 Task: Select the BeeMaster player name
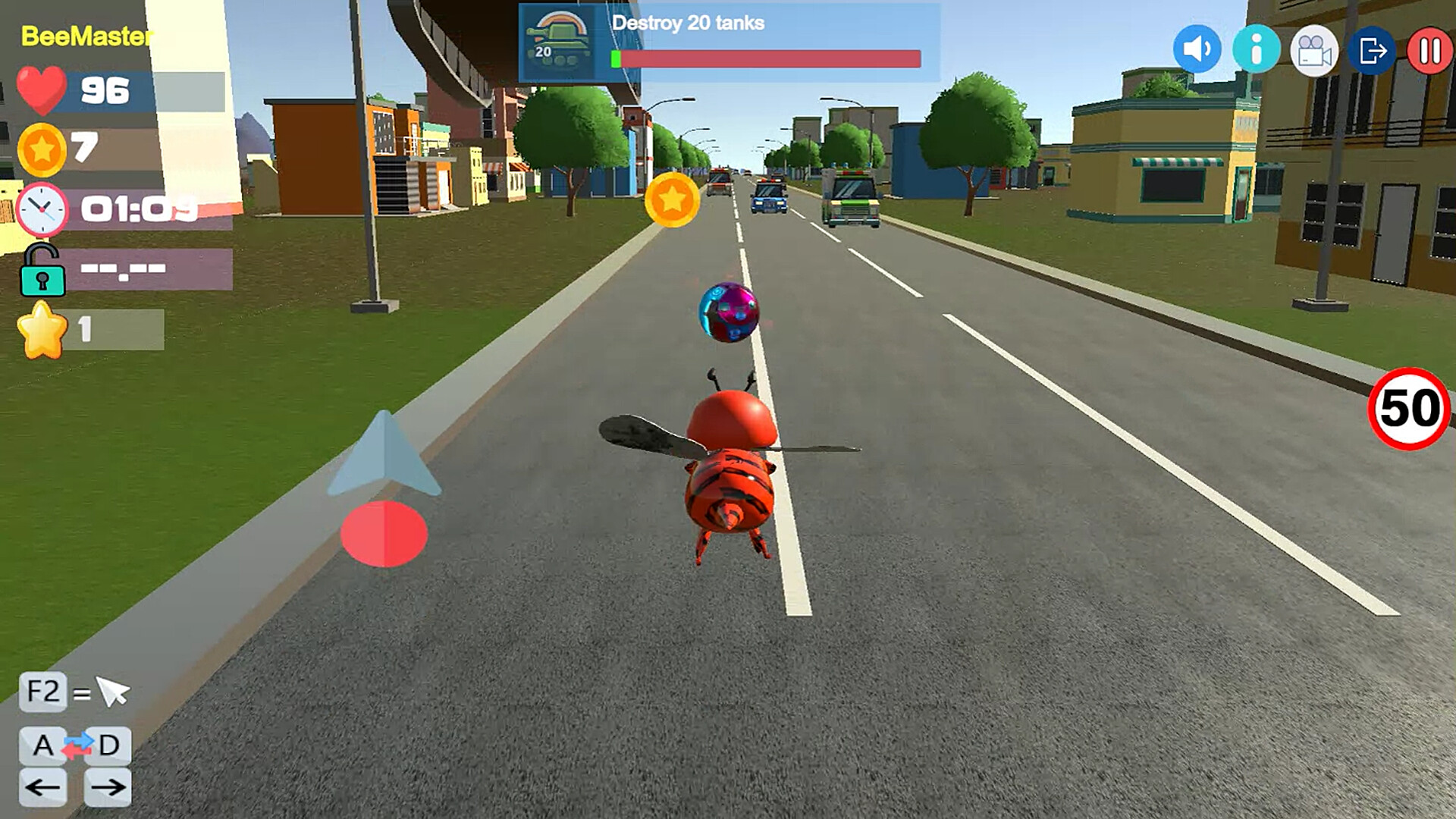tap(86, 34)
